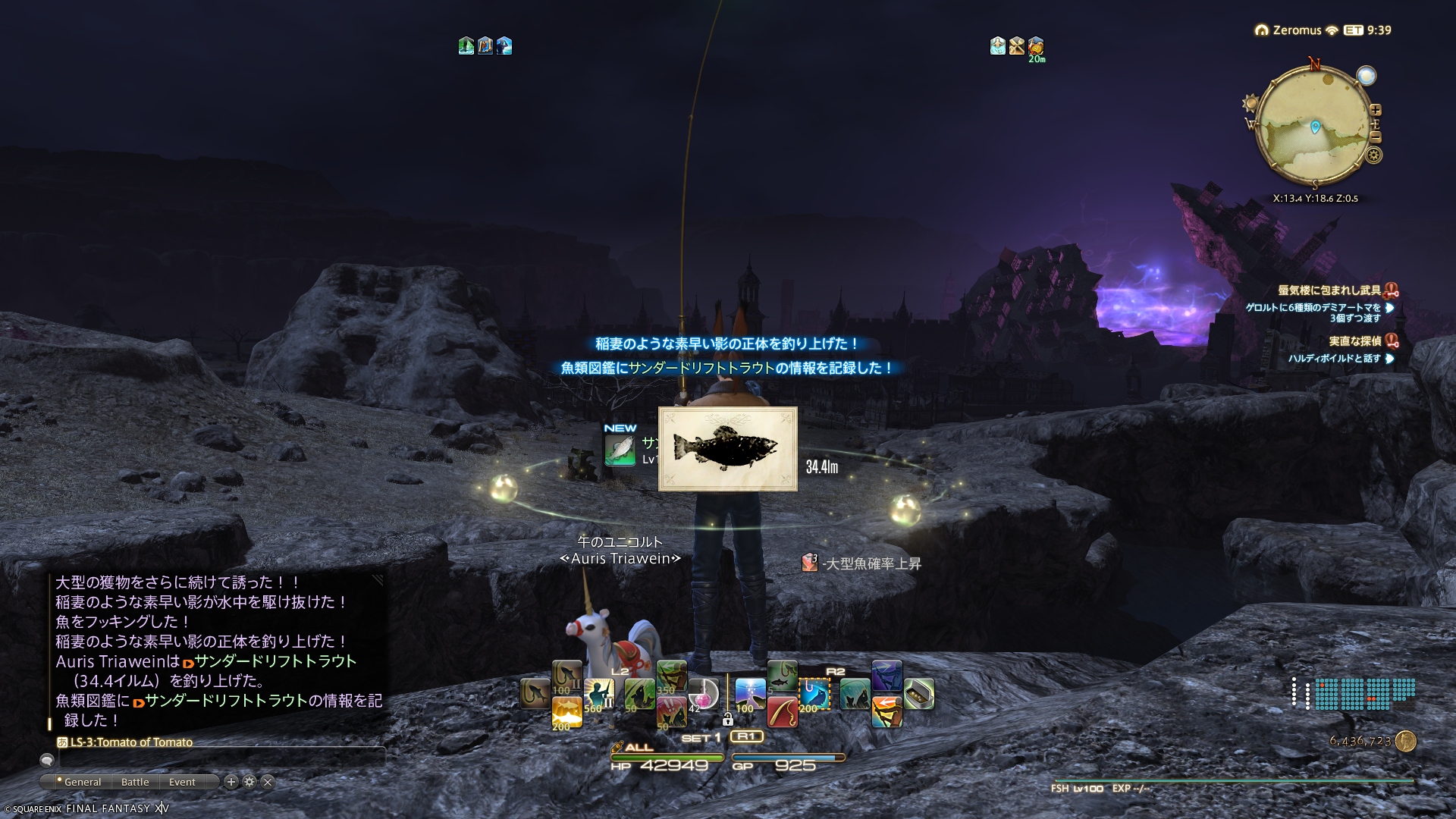This screenshot has width=1456, height=819.
Task: Zoom out the minimap
Action: [1376, 137]
